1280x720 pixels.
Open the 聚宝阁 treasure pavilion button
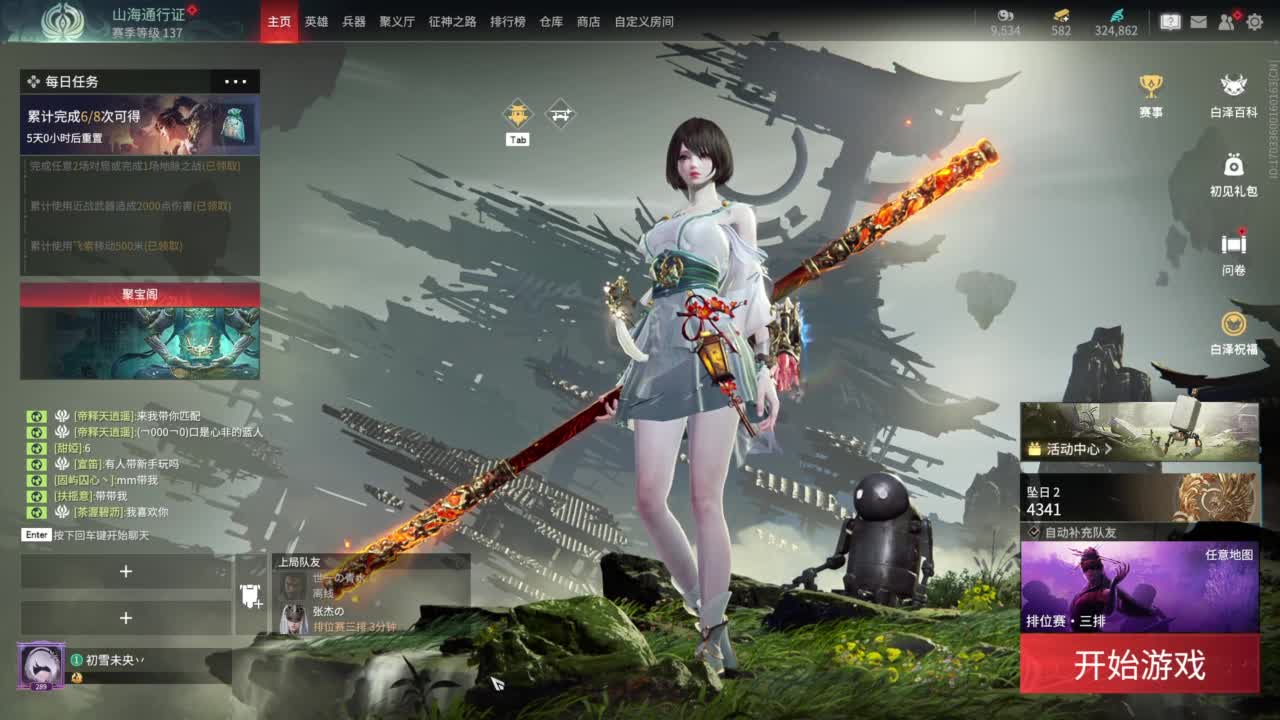click(x=140, y=295)
